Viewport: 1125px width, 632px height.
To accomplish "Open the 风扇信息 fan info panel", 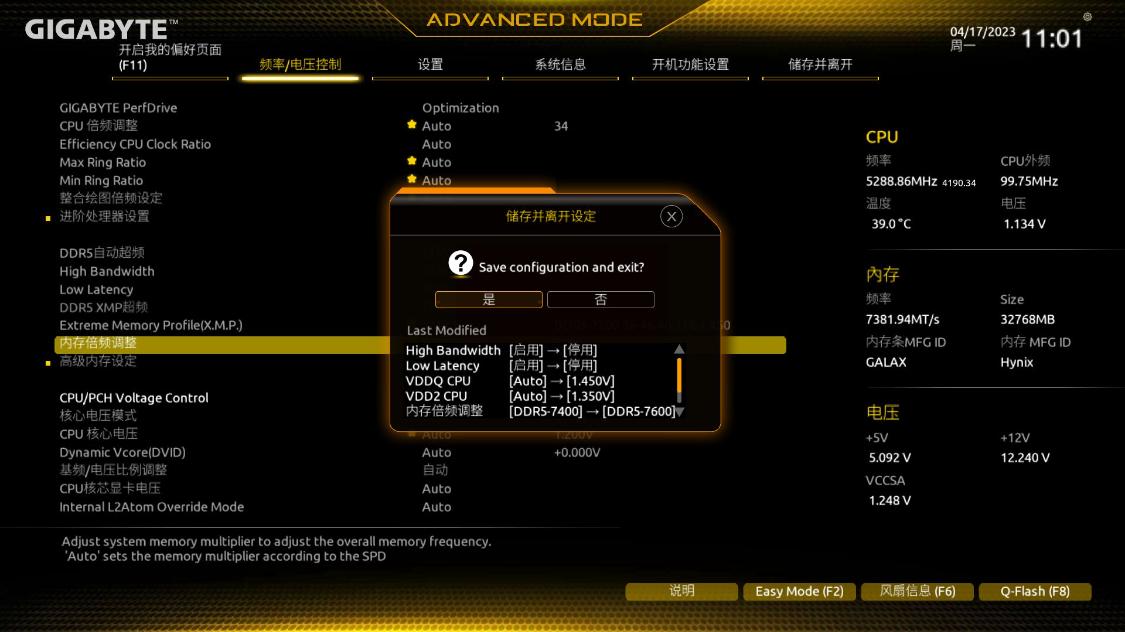I will (x=917, y=591).
